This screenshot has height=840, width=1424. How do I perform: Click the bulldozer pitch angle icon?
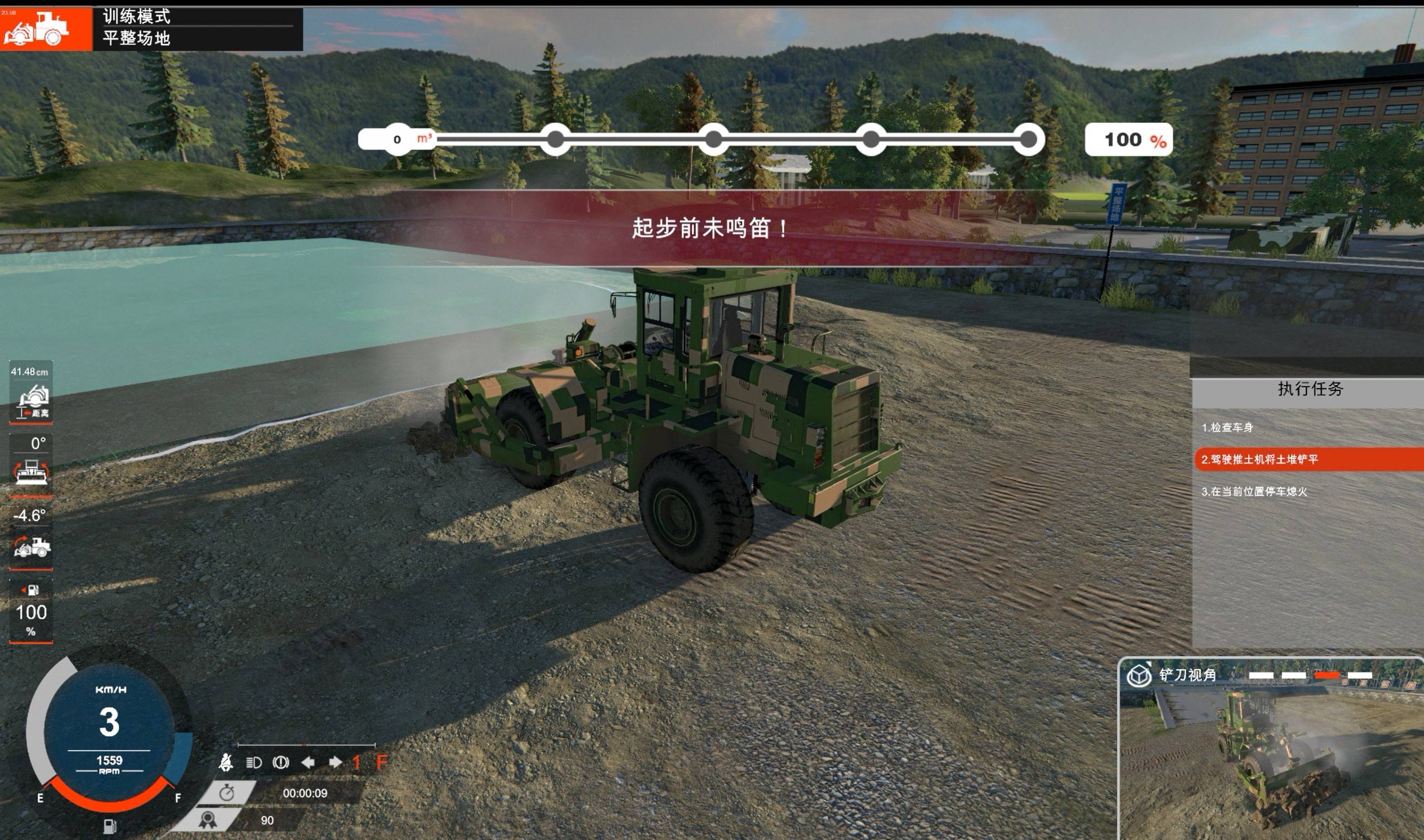click(32, 546)
